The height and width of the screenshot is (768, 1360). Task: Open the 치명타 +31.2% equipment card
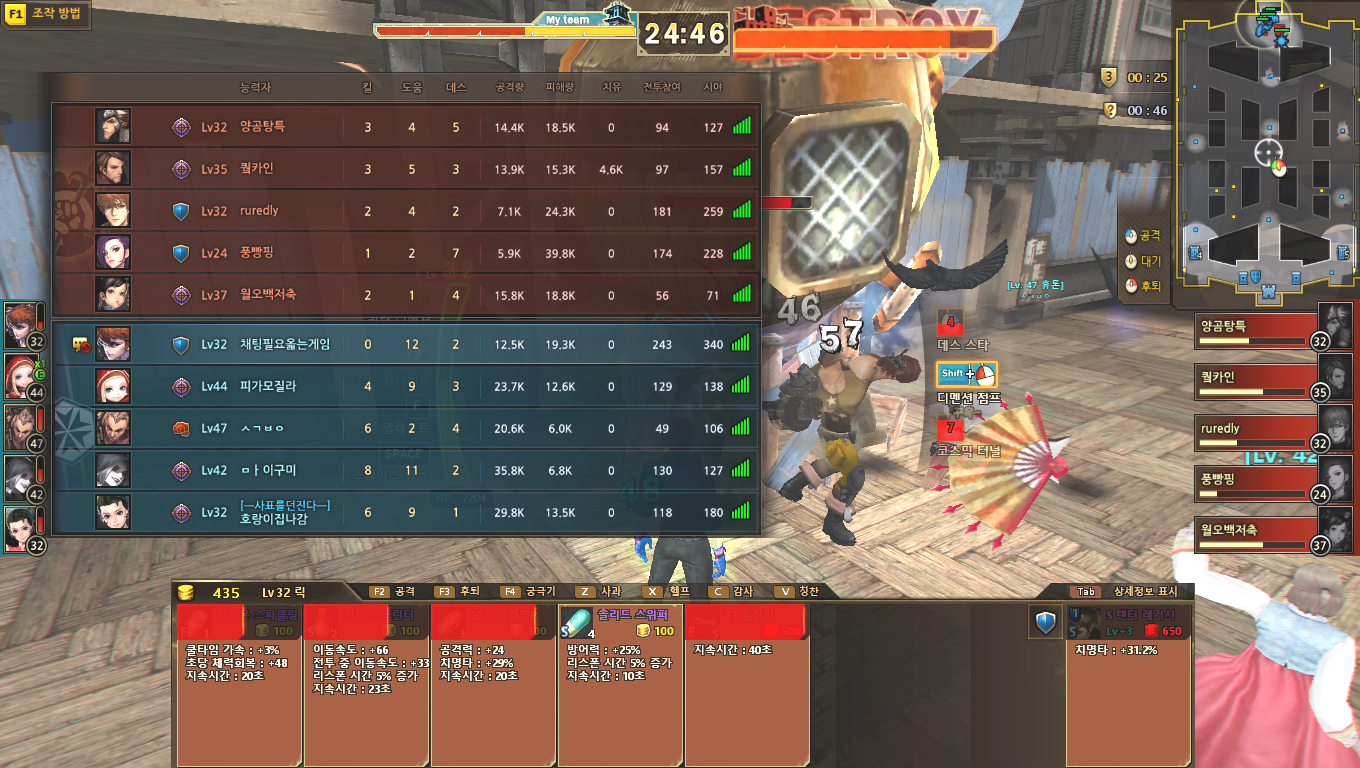click(x=1128, y=680)
